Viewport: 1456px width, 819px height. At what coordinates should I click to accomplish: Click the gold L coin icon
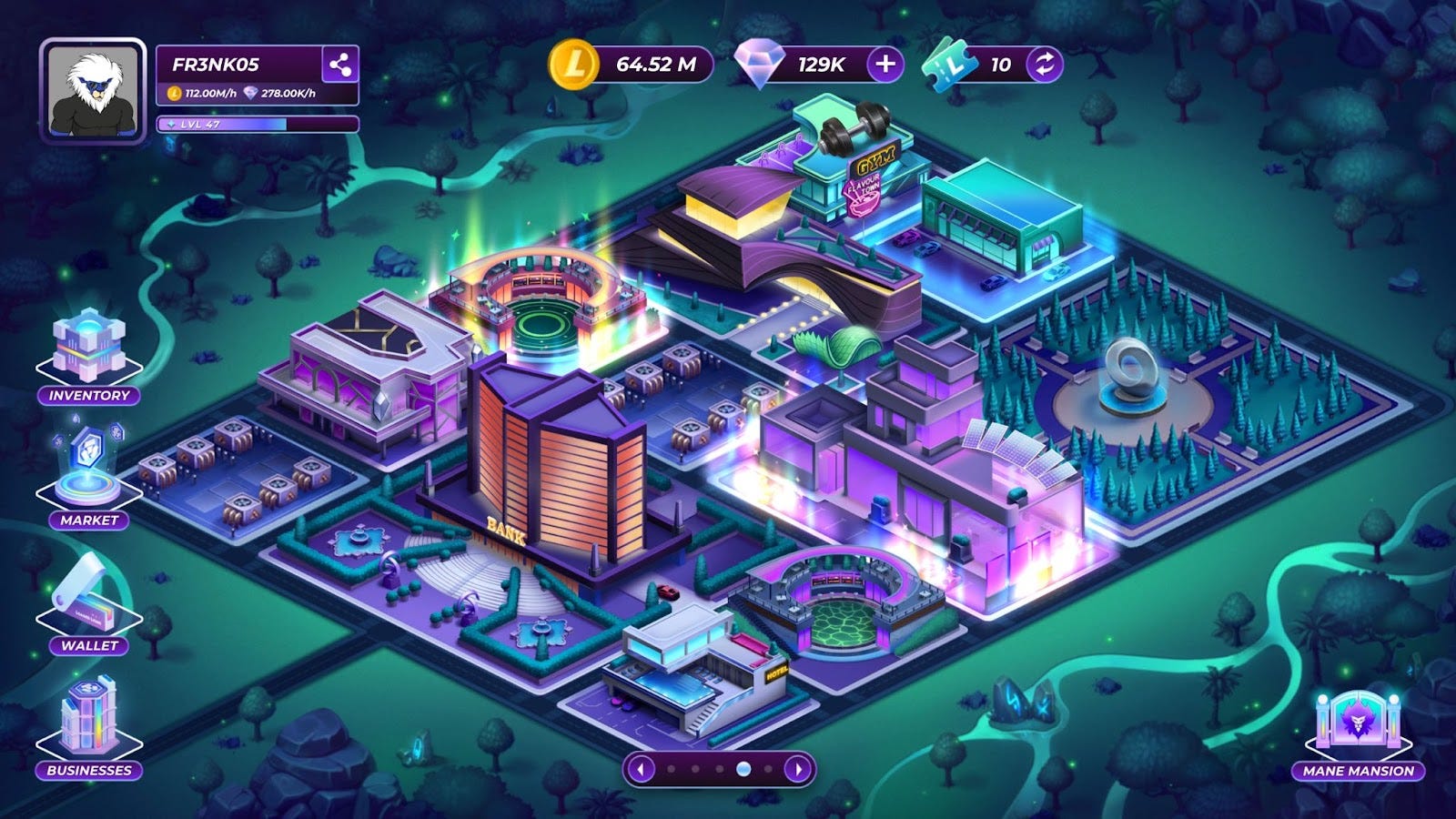pyautogui.click(x=573, y=64)
